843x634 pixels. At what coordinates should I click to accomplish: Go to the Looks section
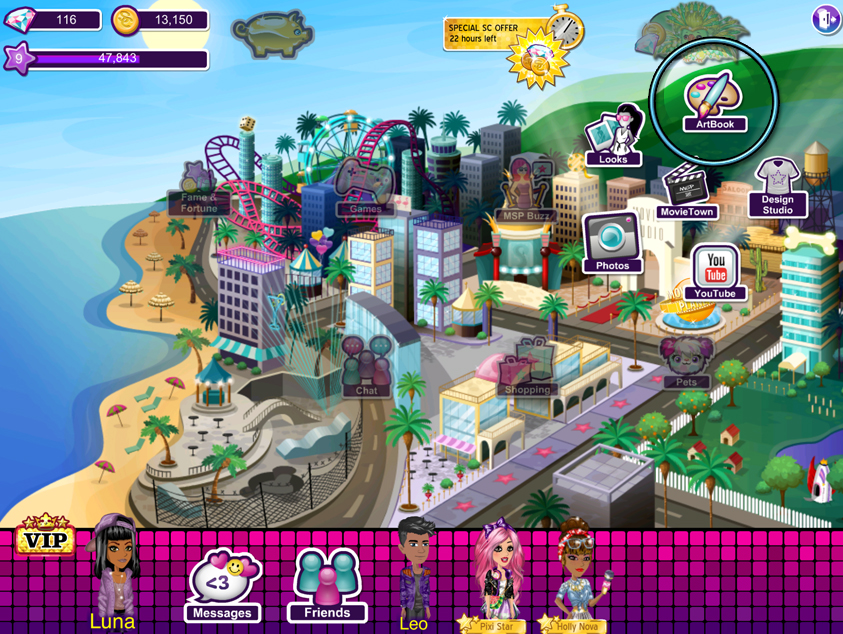click(x=613, y=136)
